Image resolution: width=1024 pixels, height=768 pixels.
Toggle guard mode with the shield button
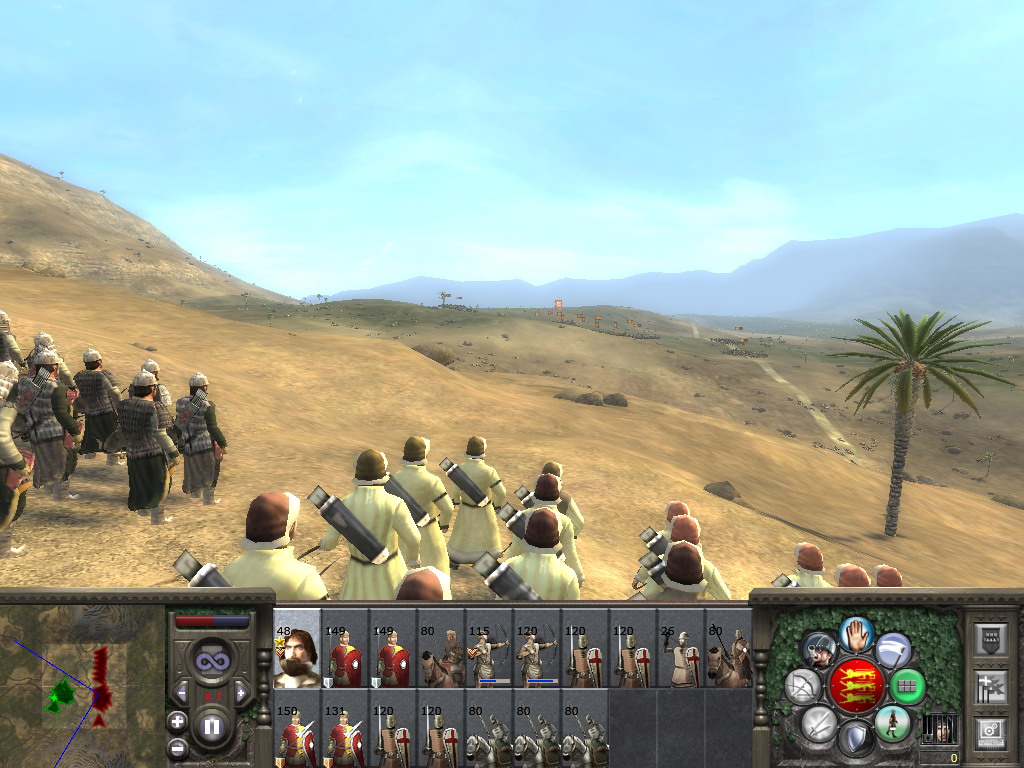pos(855,739)
